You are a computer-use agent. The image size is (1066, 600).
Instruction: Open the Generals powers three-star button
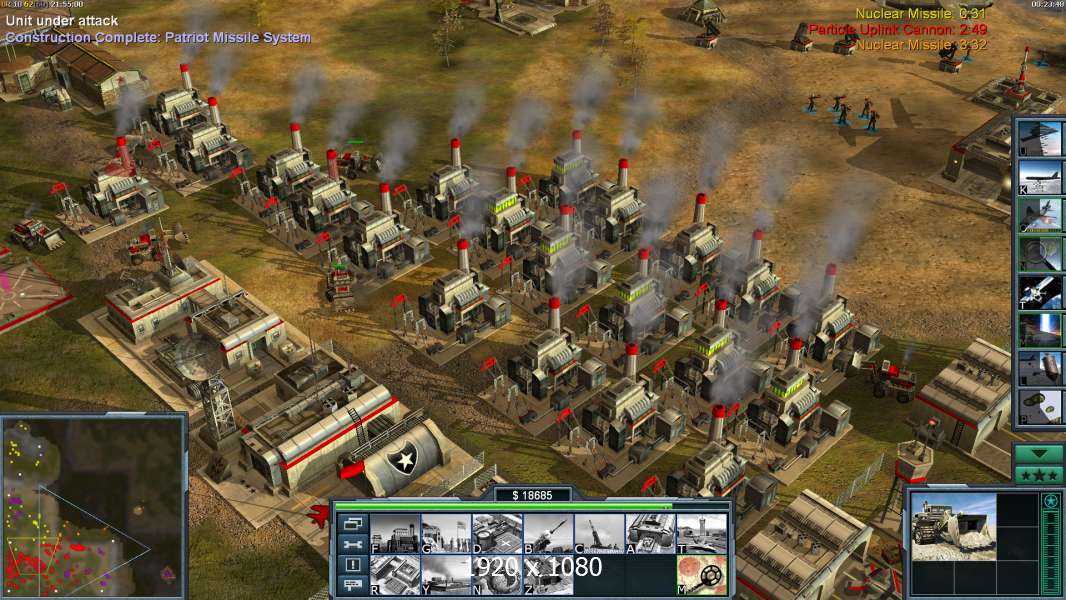pyautogui.click(x=1039, y=475)
